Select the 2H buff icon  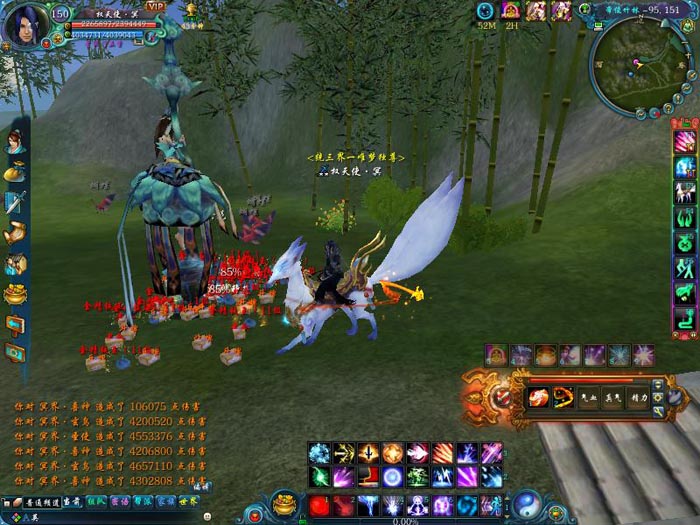pos(511,11)
